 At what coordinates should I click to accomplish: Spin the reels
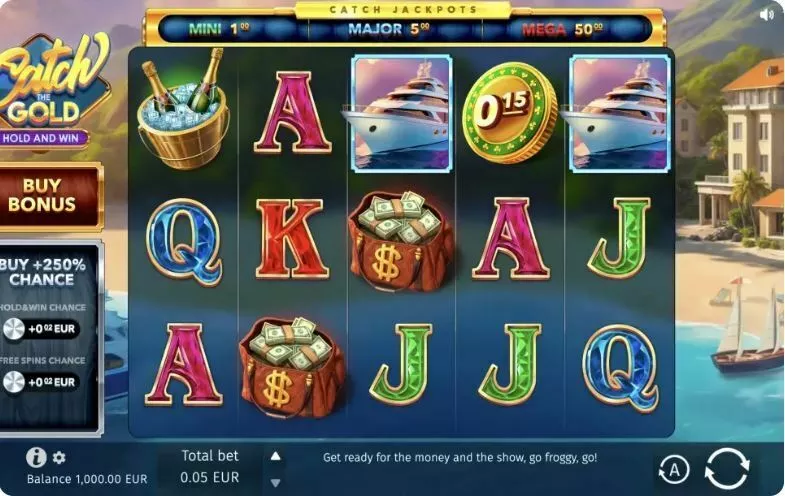coord(726,468)
